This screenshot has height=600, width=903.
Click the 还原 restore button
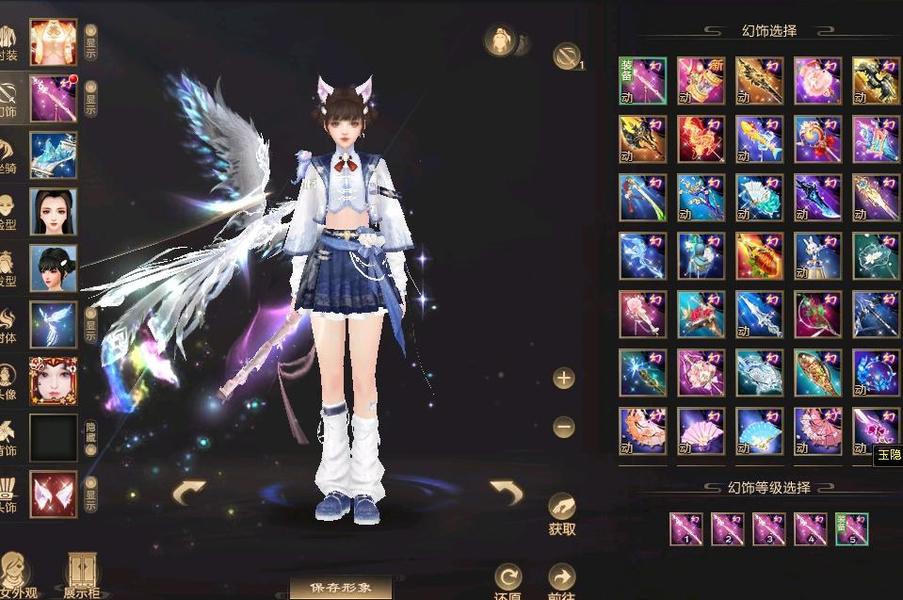click(509, 581)
